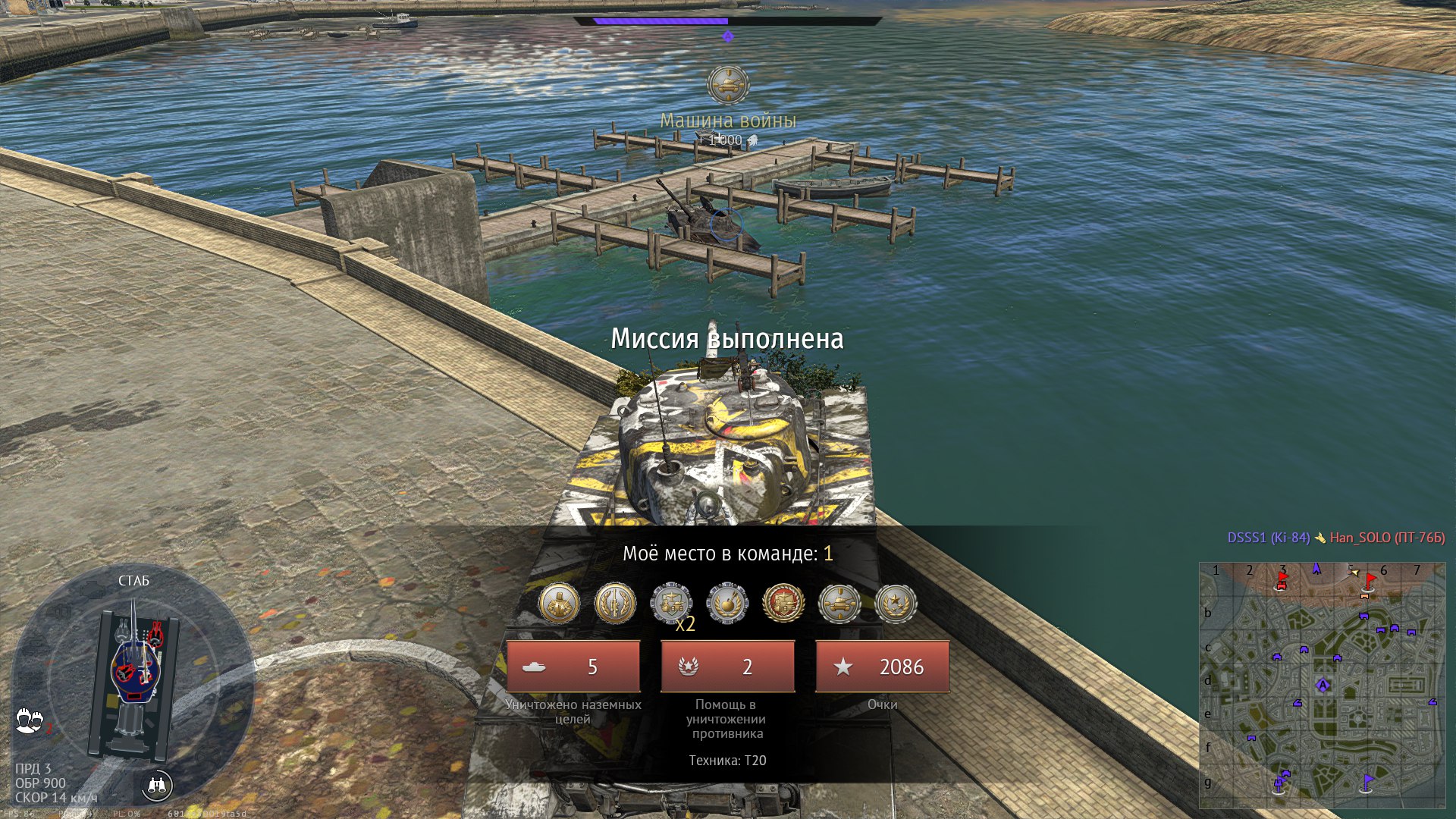Screen dimensions: 1456x819
Task: Inspect the sniper rifle laurel medal
Action: pos(615,604)
